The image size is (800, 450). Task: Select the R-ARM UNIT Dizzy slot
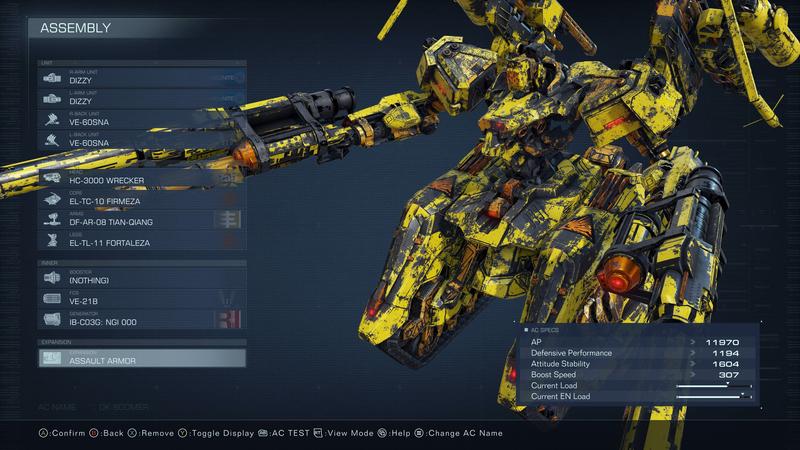click(140, 76)
